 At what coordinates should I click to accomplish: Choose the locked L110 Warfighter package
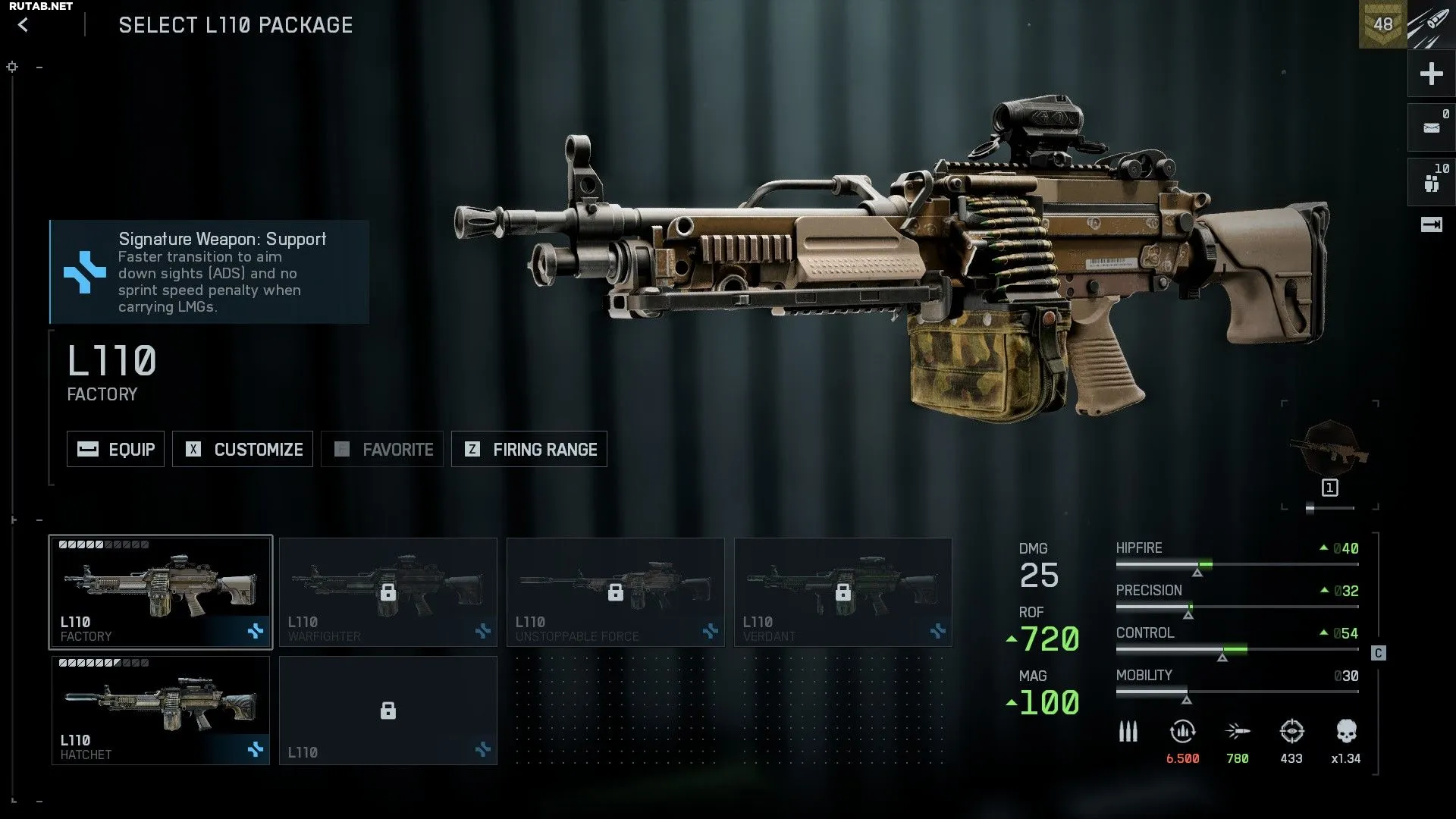[388, 592]
